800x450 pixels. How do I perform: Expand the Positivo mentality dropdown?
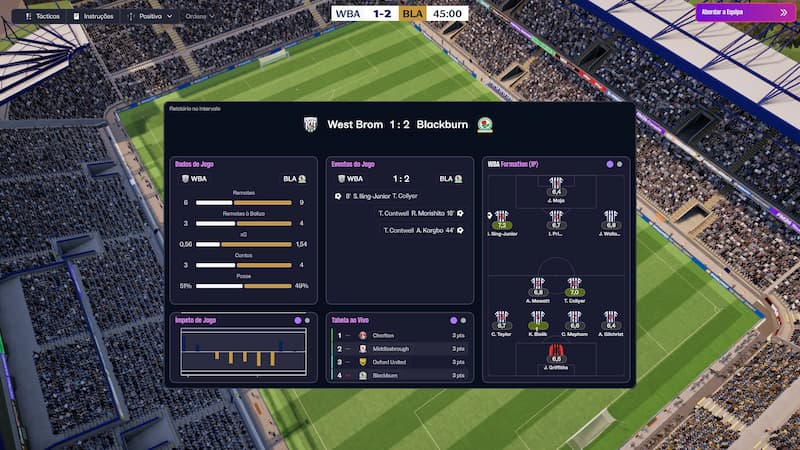156,16
